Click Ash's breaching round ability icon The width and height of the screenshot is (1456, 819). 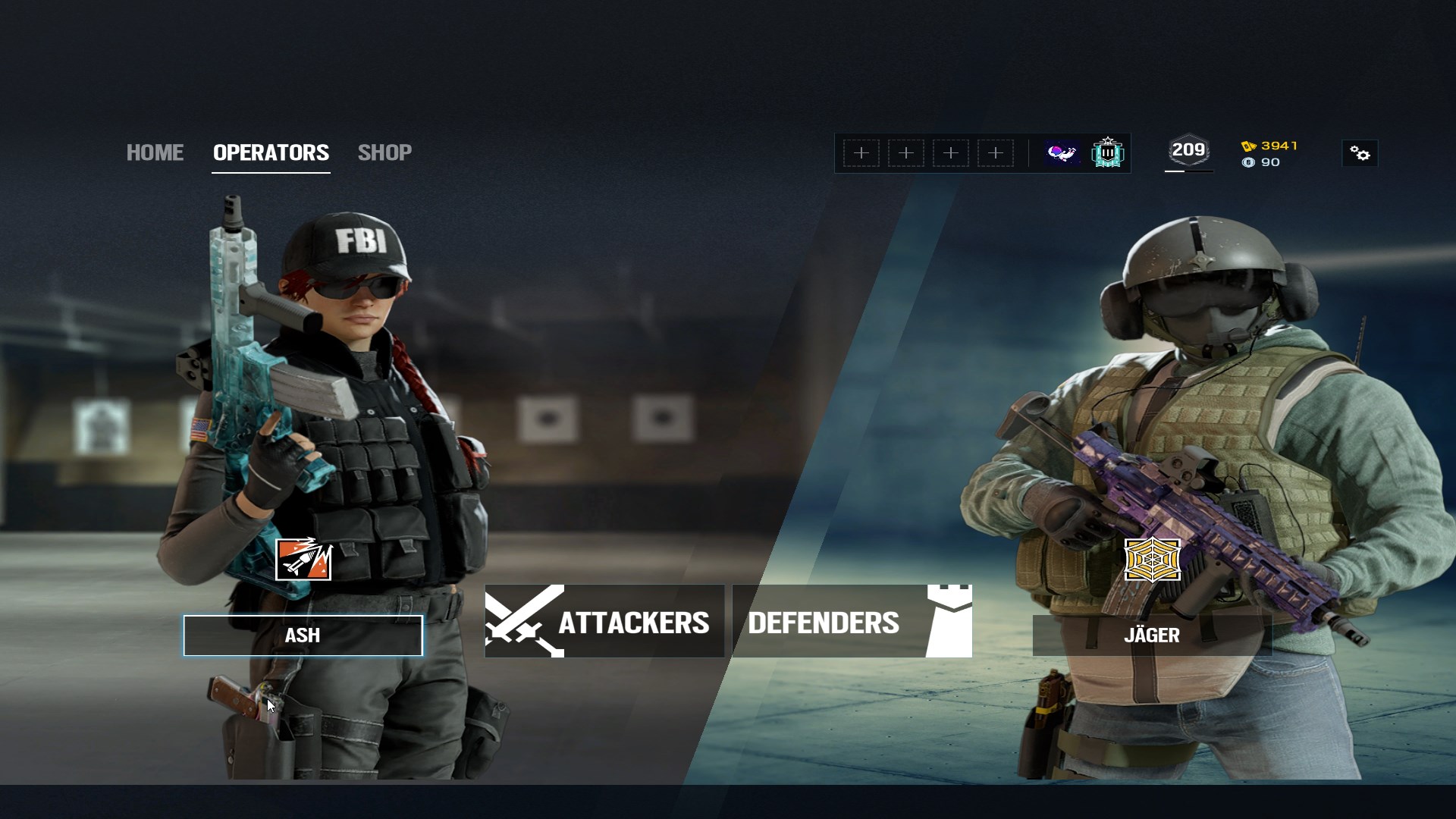coord(303,560)
